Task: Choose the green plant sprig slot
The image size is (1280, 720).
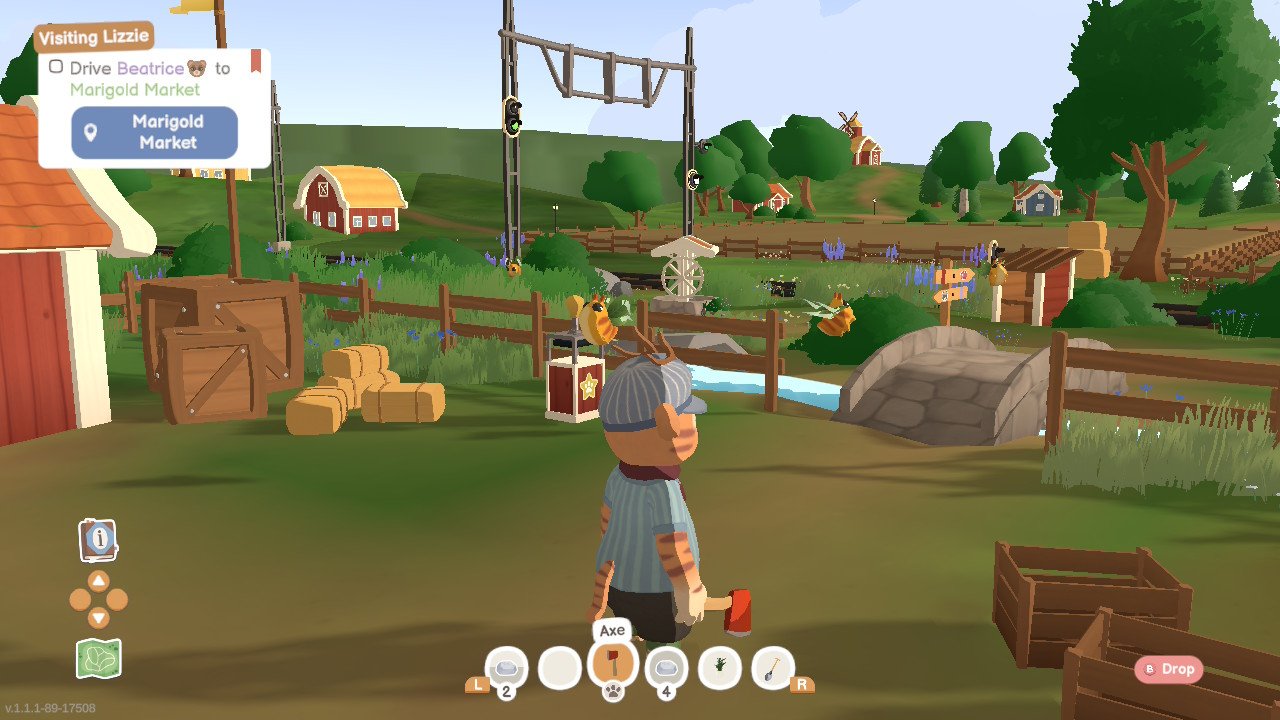Action: coord(720,667)
